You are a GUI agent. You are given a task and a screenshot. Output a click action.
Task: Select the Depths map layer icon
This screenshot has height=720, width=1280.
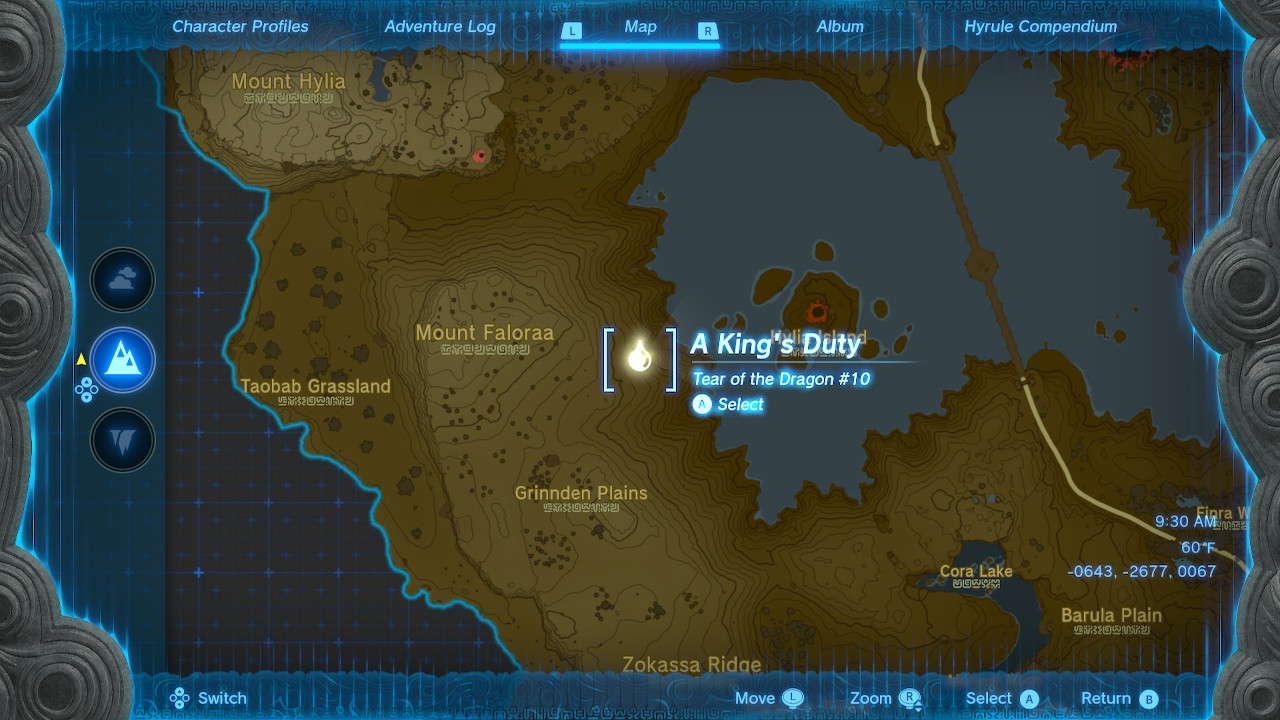coord(122,440)
